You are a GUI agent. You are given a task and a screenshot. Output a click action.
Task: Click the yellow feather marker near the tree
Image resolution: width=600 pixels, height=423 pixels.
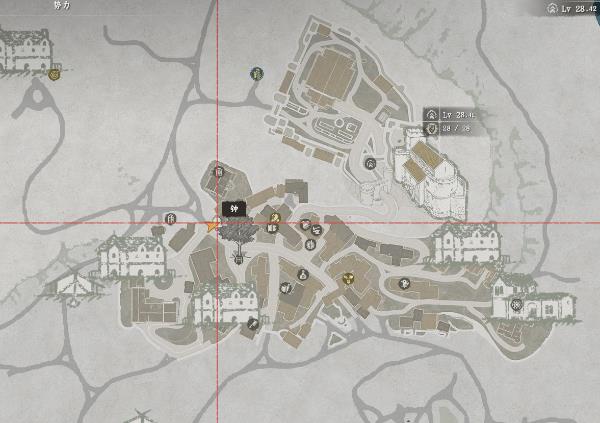click(274, 217)
